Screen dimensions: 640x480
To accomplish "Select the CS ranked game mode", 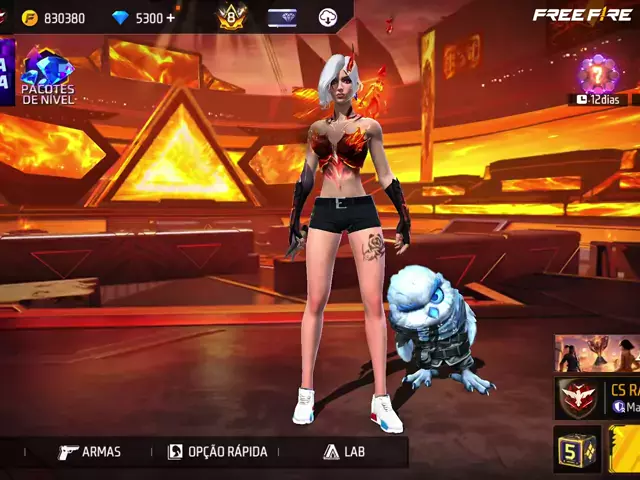I will [x=597, y=398].
